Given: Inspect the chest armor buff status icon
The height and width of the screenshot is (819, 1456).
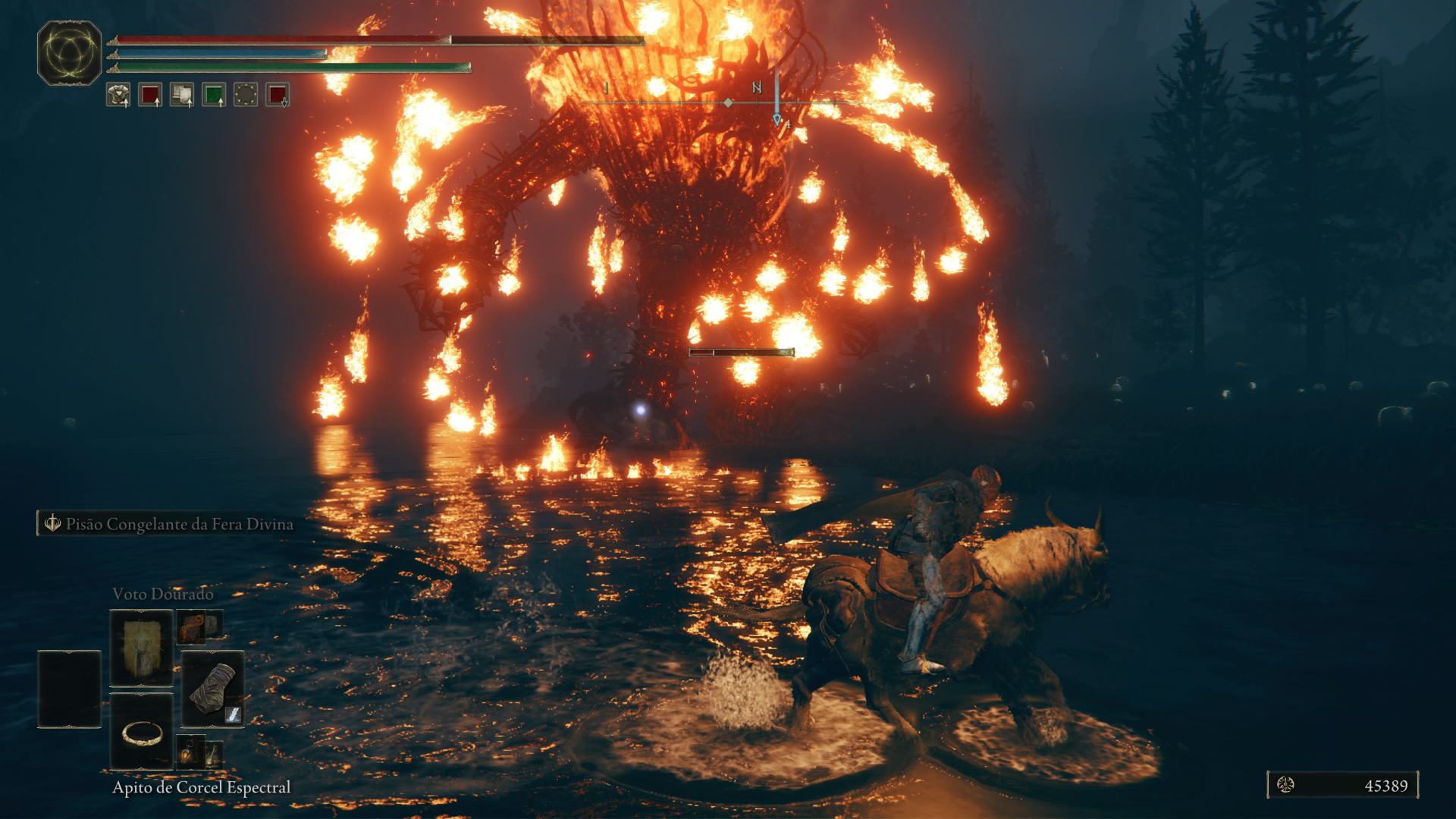Looking at the screenshot, I should (118, 95).
